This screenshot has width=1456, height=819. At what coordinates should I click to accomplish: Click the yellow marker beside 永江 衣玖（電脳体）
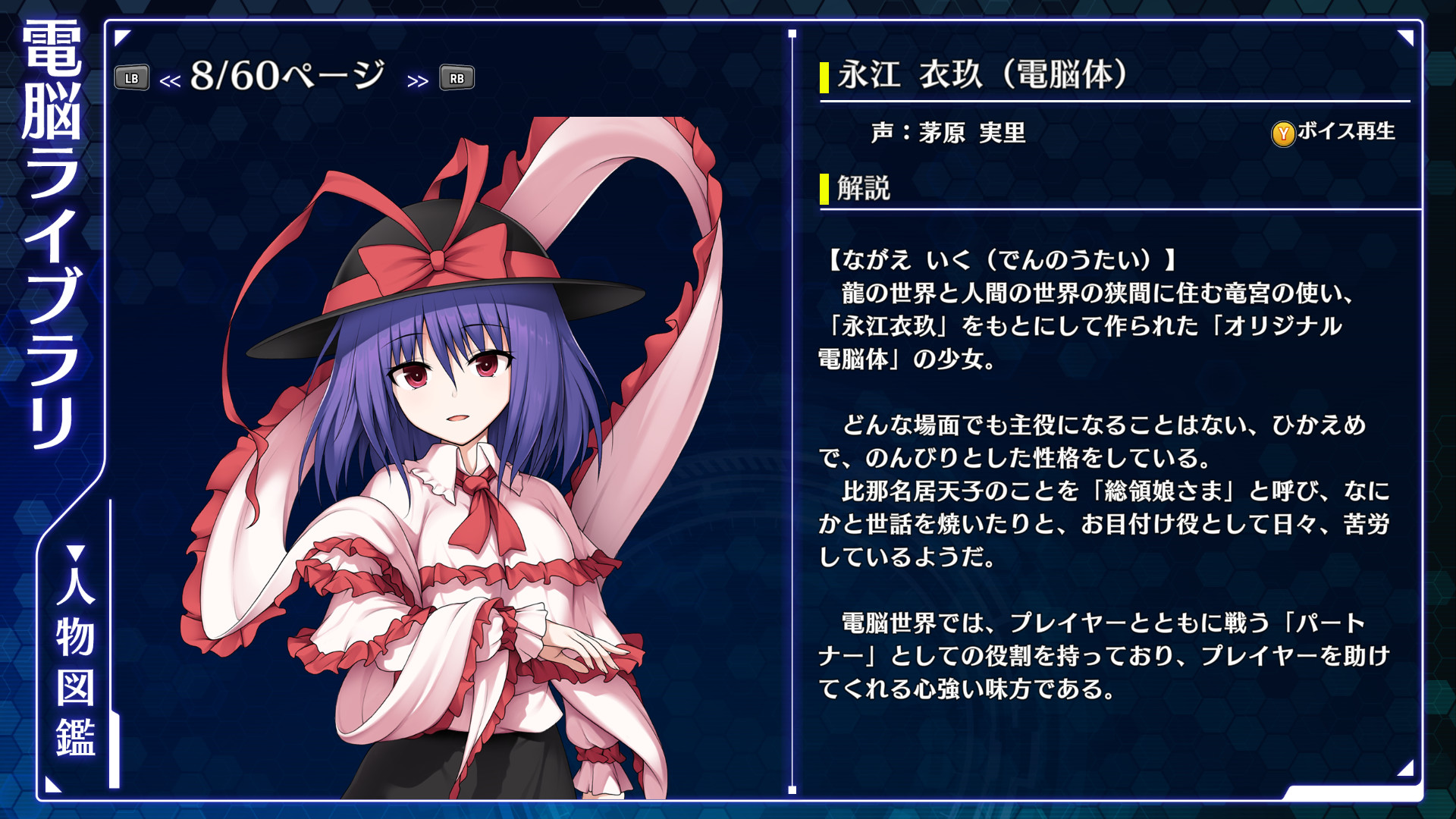click(823, 74)
